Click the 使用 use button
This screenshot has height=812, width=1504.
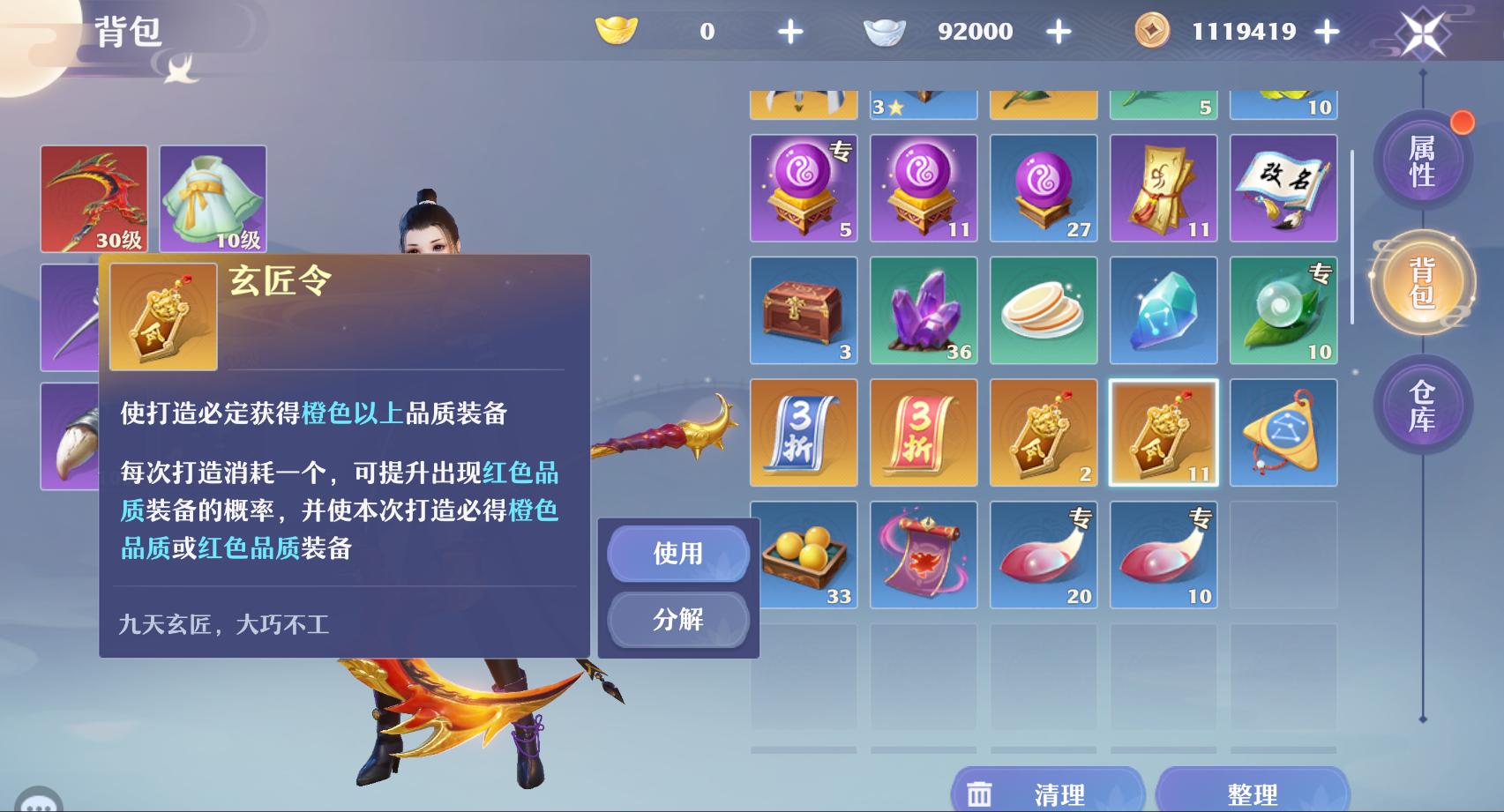point(677,555)
